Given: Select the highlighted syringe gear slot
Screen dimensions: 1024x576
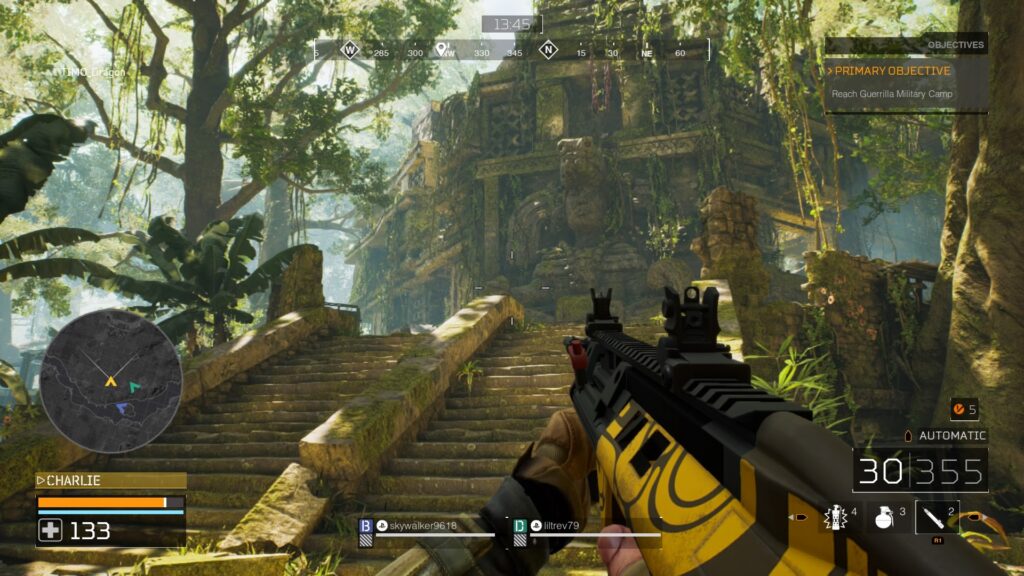Looking at the screenshot, I should point(937,517).
